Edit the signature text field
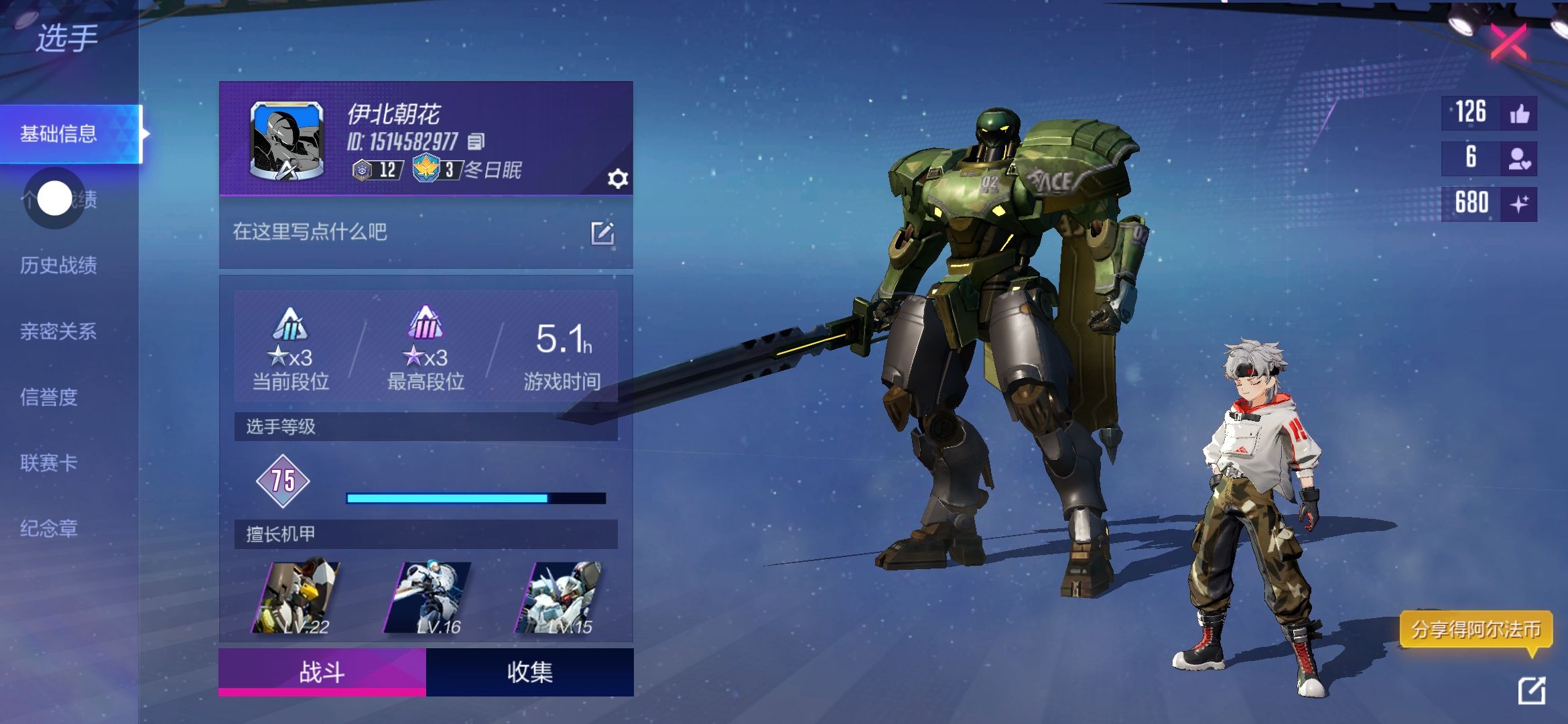1568x724 pixels. click(602, 233)
